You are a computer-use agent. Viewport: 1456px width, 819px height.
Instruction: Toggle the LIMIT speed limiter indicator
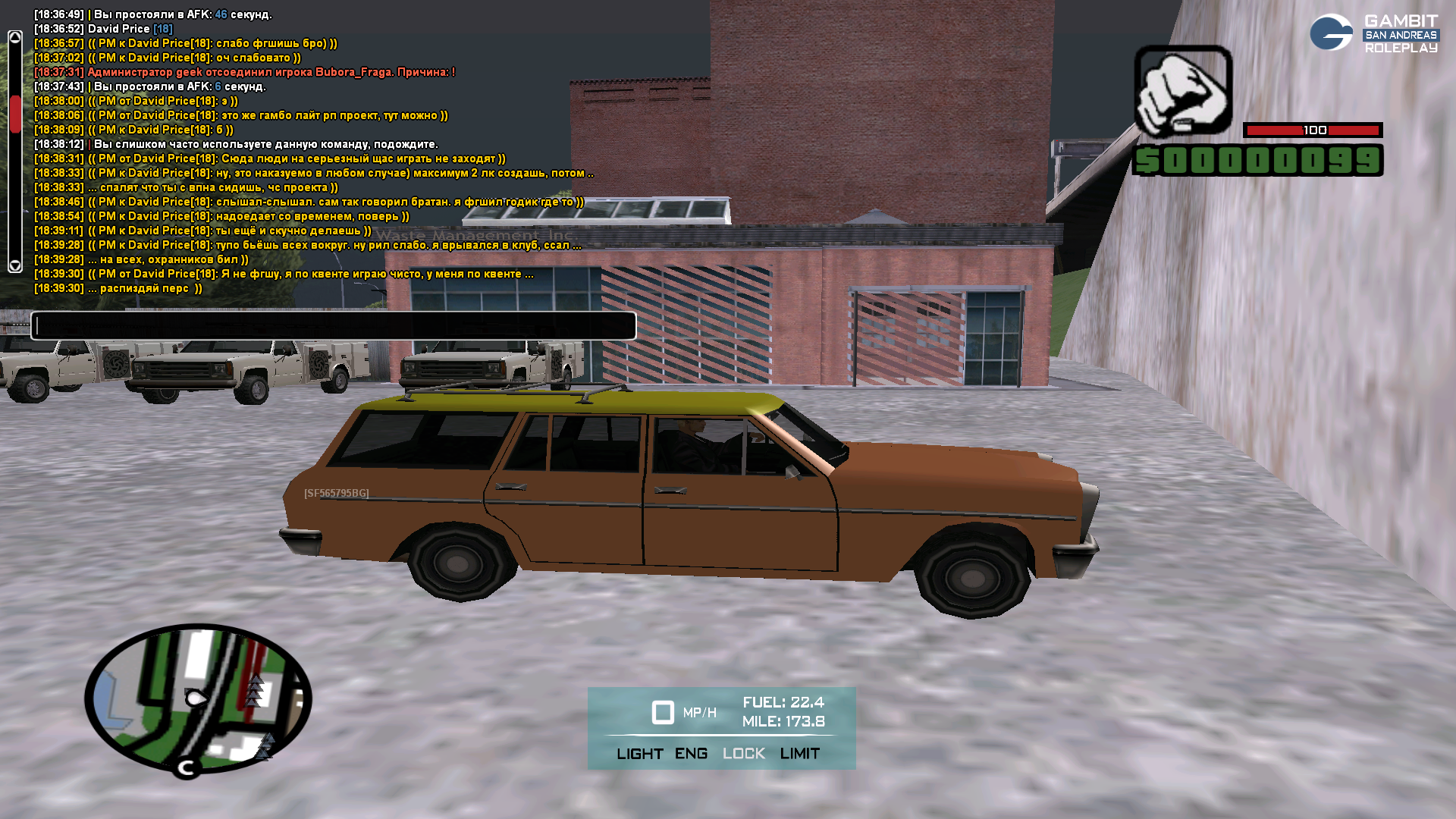click(x=799, y=754)
